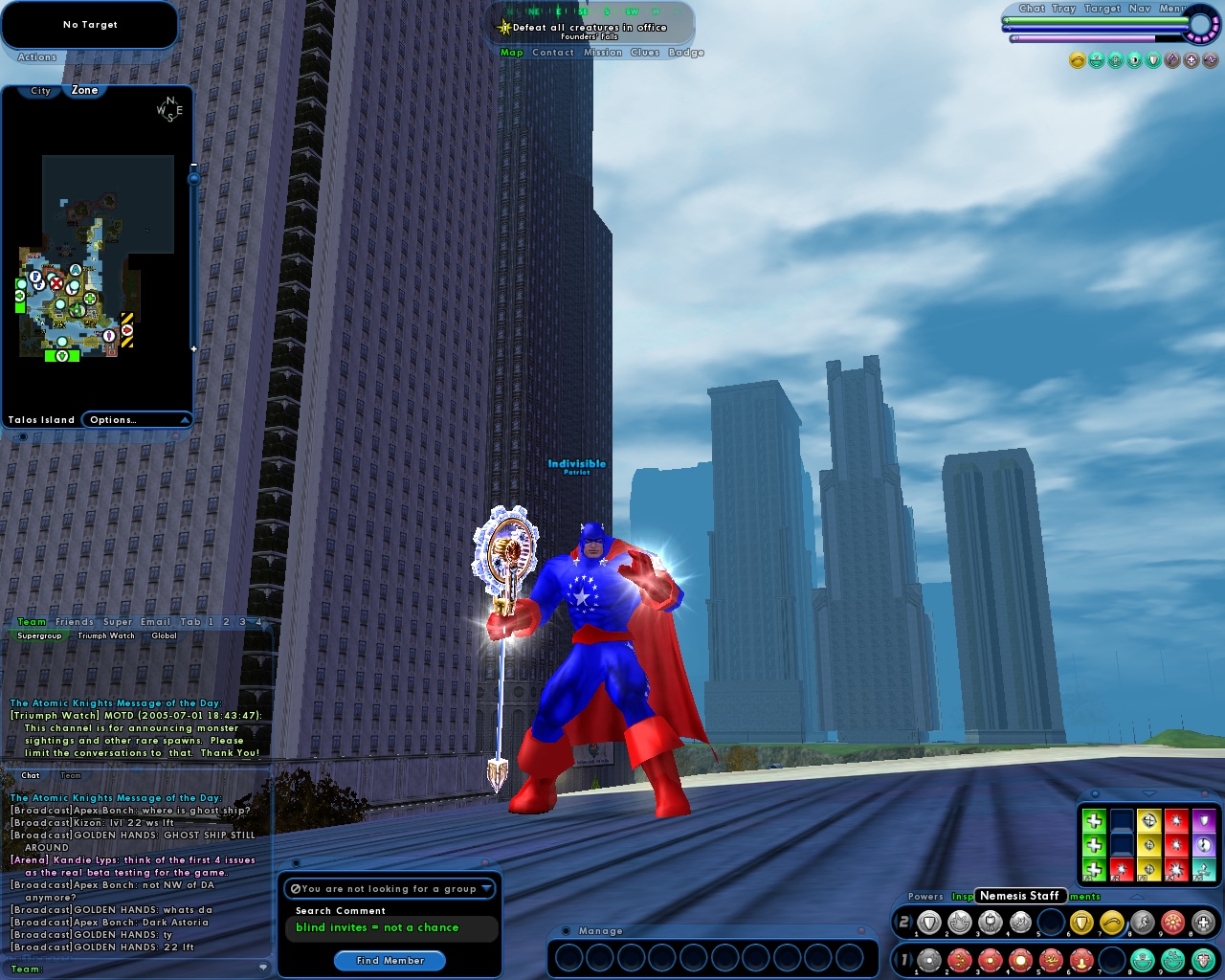1225x980 pixels.
Task: Use a green Respite inspiration
Action: click(x=1094, y=820)
